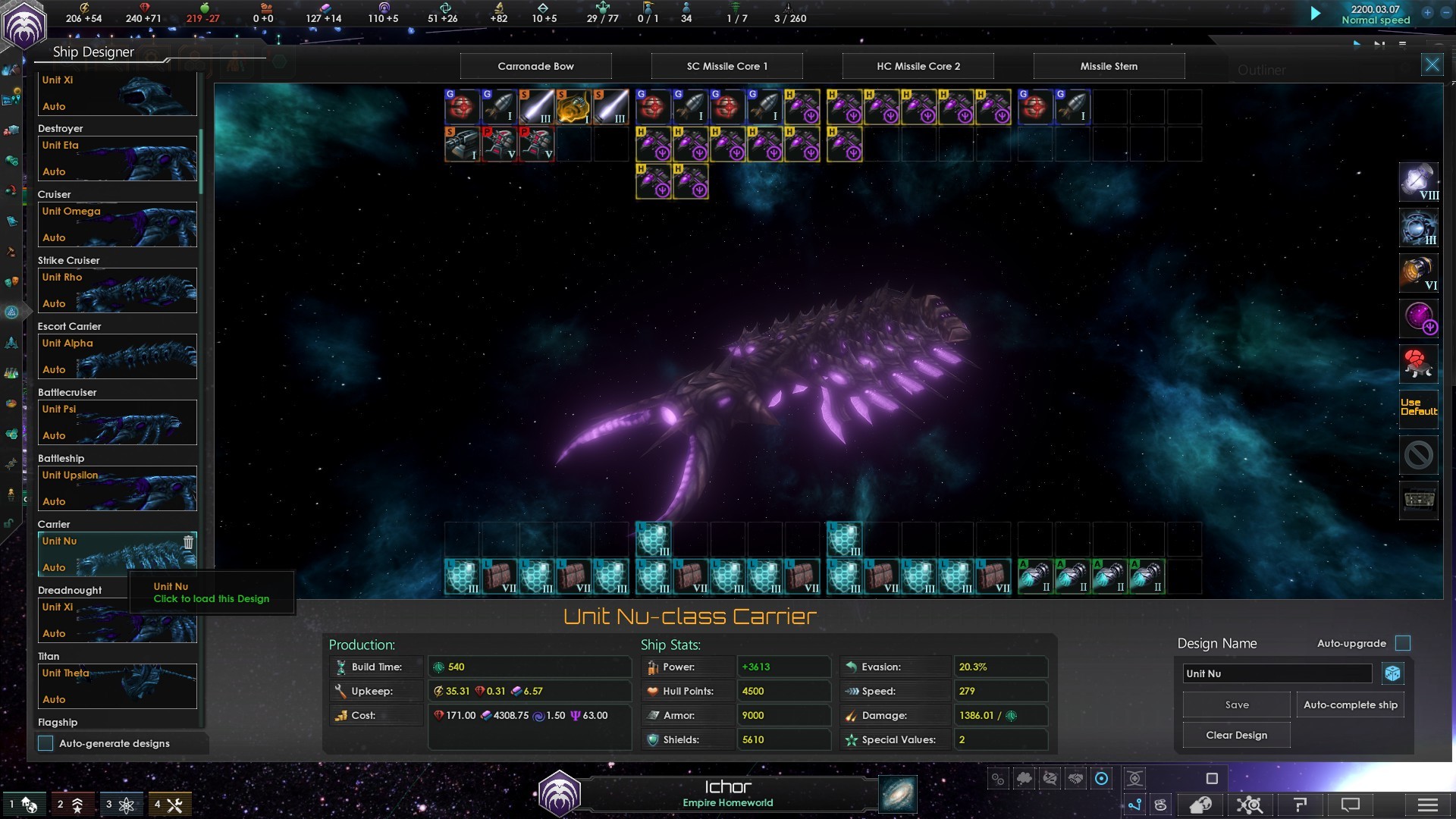1456x819 pixels.
Task: Choose the Use Default component option
Action: click(1418, 407)
